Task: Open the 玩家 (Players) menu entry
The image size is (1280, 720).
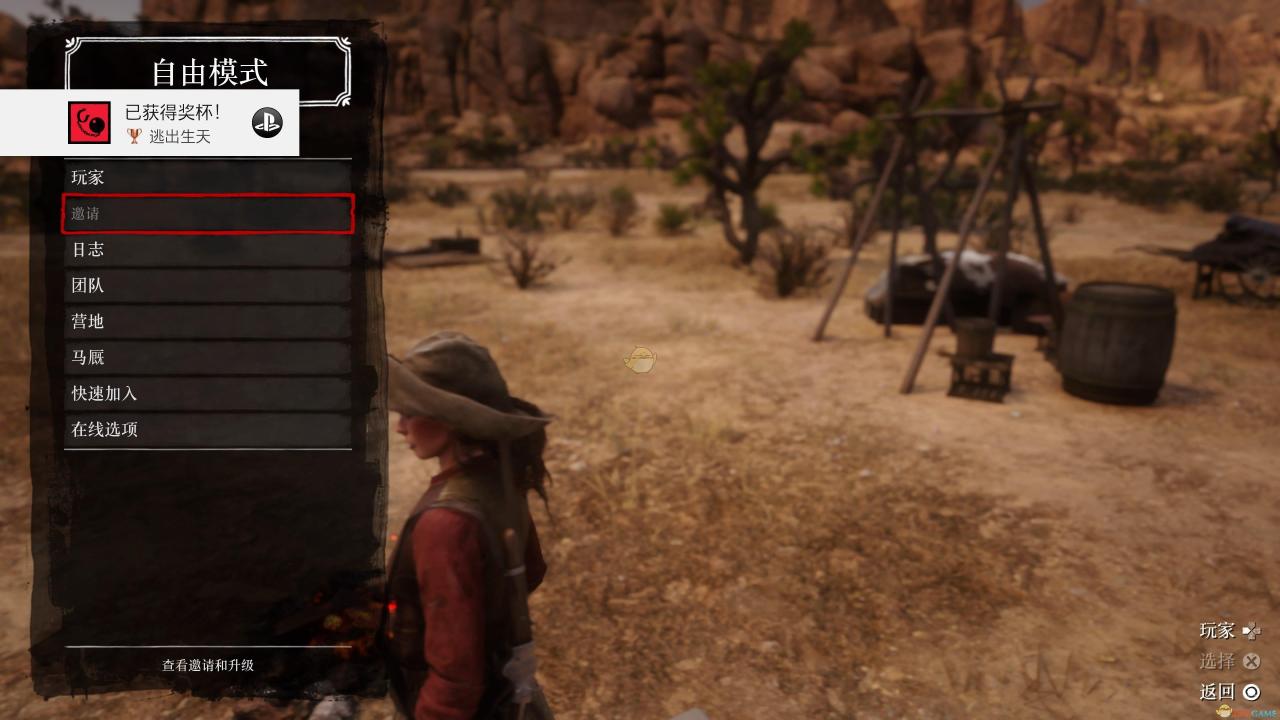Action: (x=208, y=178)
